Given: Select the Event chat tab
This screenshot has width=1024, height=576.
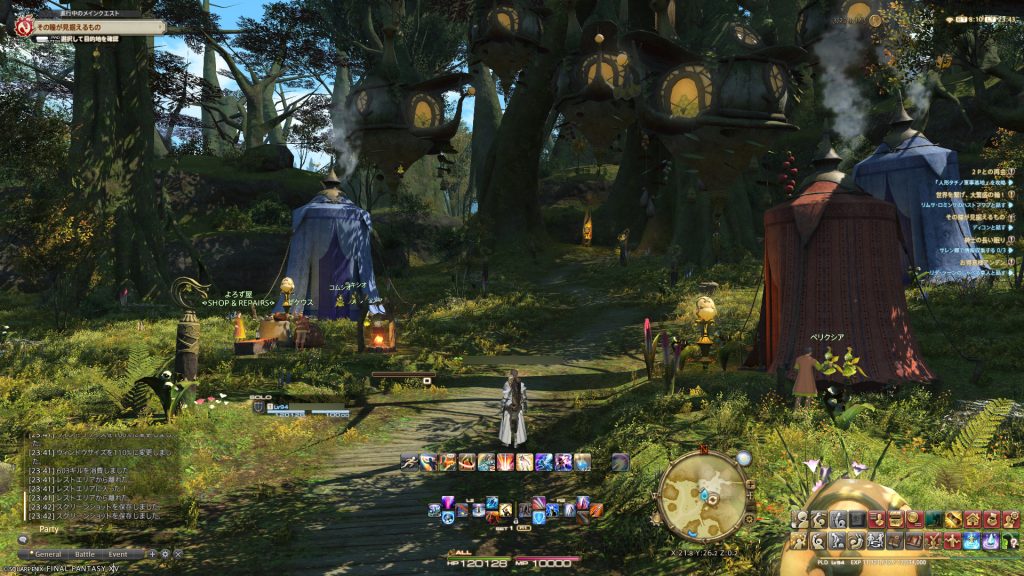Looking at the screenshot, I should coord(118,553).
